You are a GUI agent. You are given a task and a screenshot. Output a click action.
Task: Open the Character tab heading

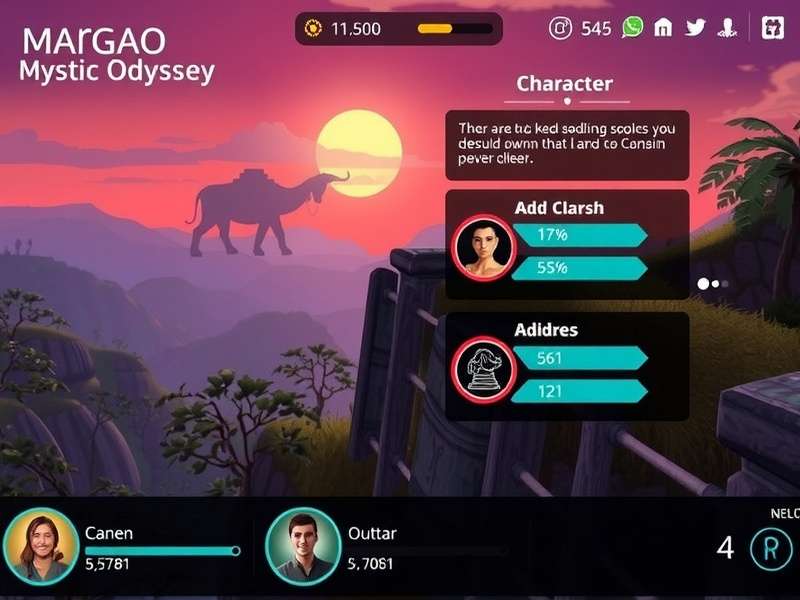coord(564,84)
